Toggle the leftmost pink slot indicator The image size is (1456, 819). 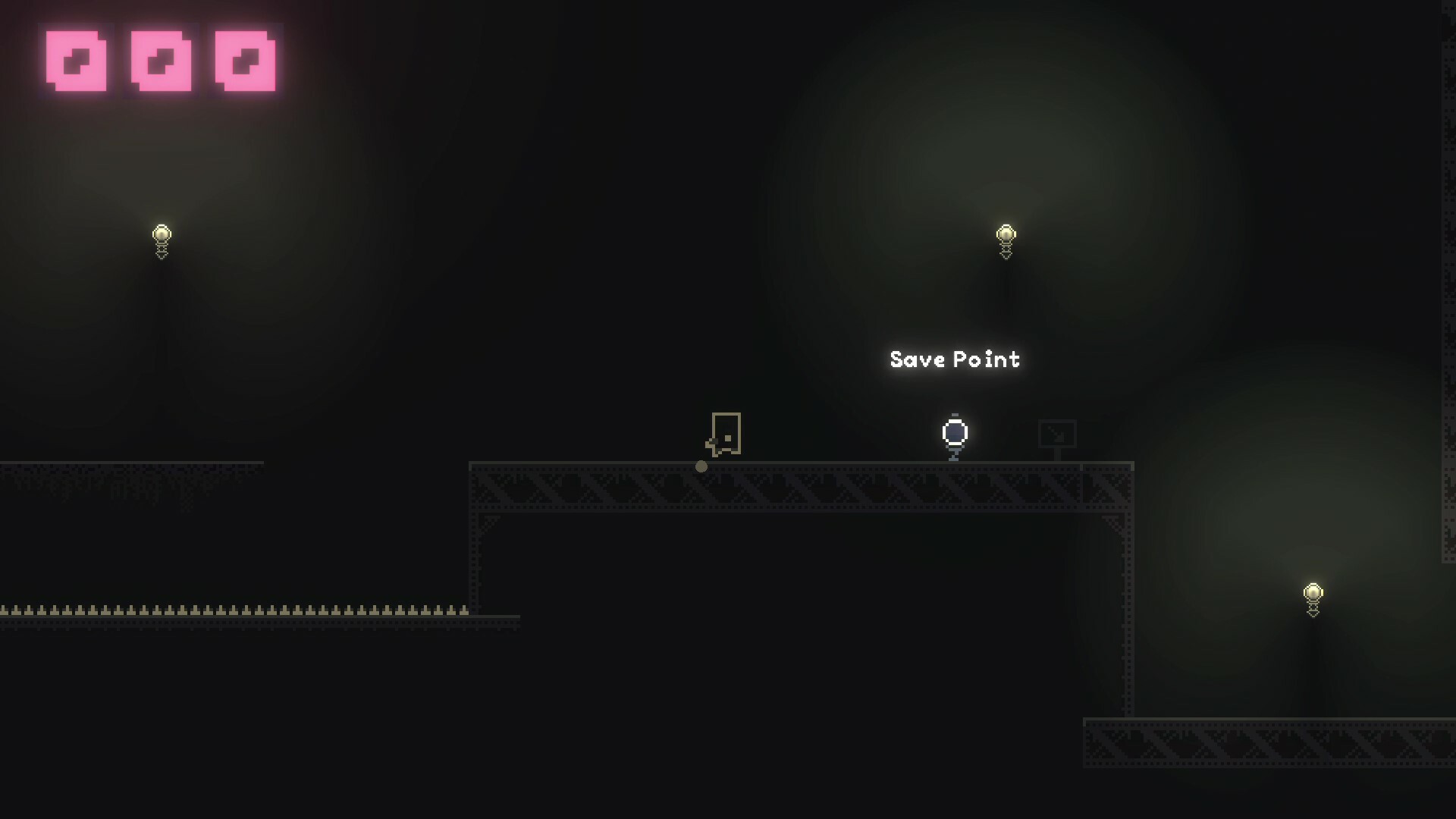tap(78, 62)
